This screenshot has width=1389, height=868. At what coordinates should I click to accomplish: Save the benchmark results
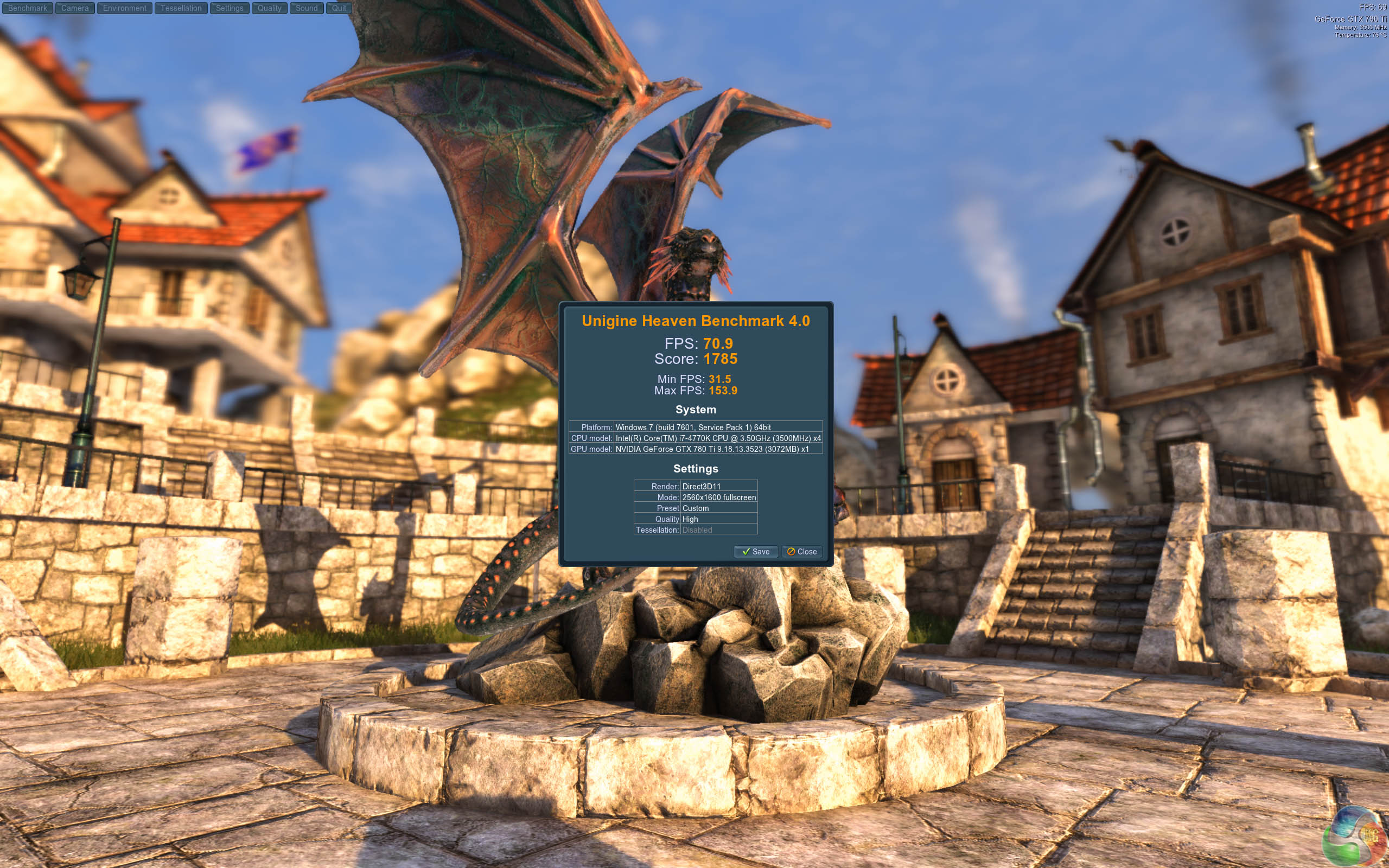tap(755, 552)
